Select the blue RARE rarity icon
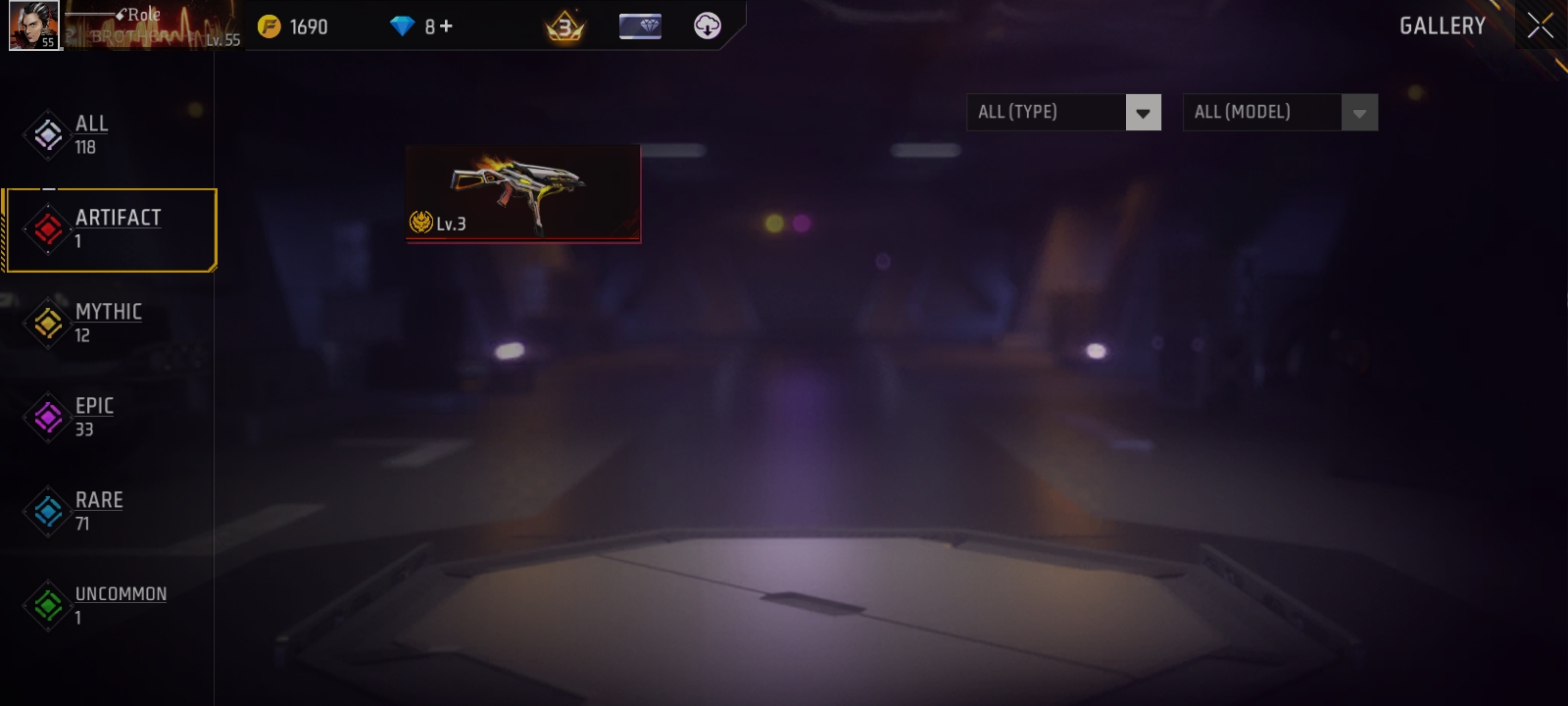 47,510
